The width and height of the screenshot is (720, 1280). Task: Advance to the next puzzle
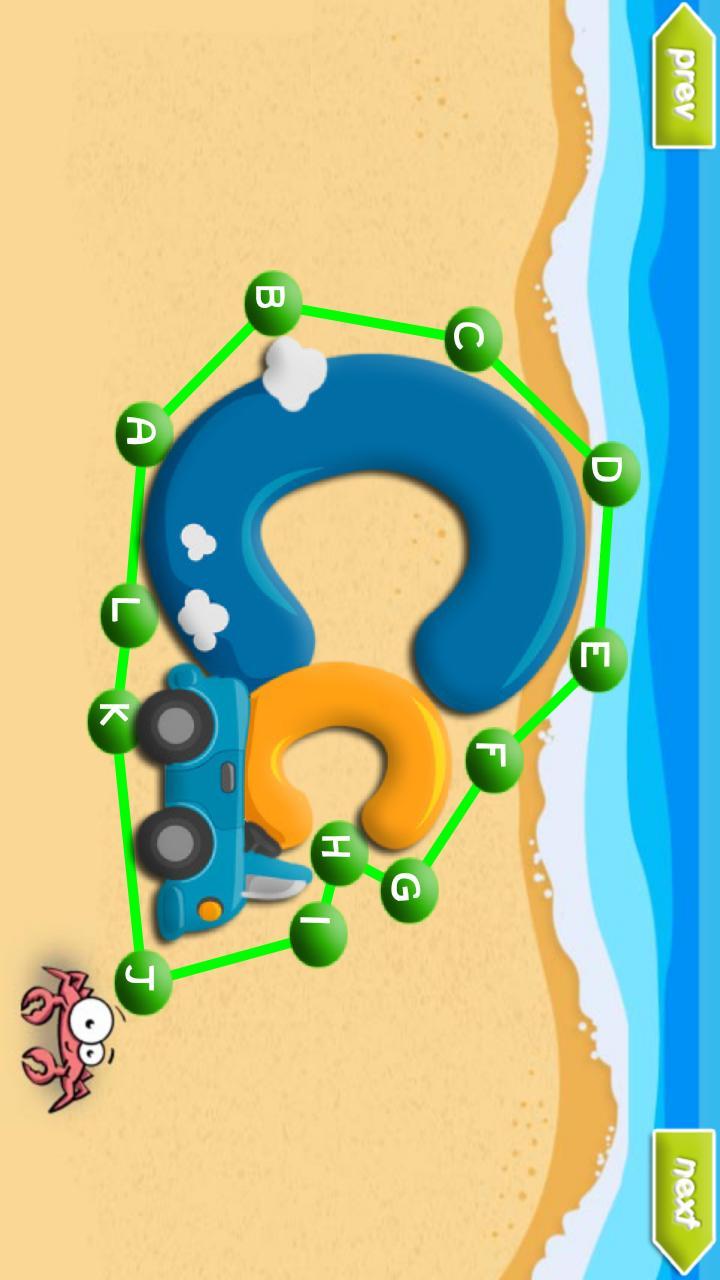685,1202
